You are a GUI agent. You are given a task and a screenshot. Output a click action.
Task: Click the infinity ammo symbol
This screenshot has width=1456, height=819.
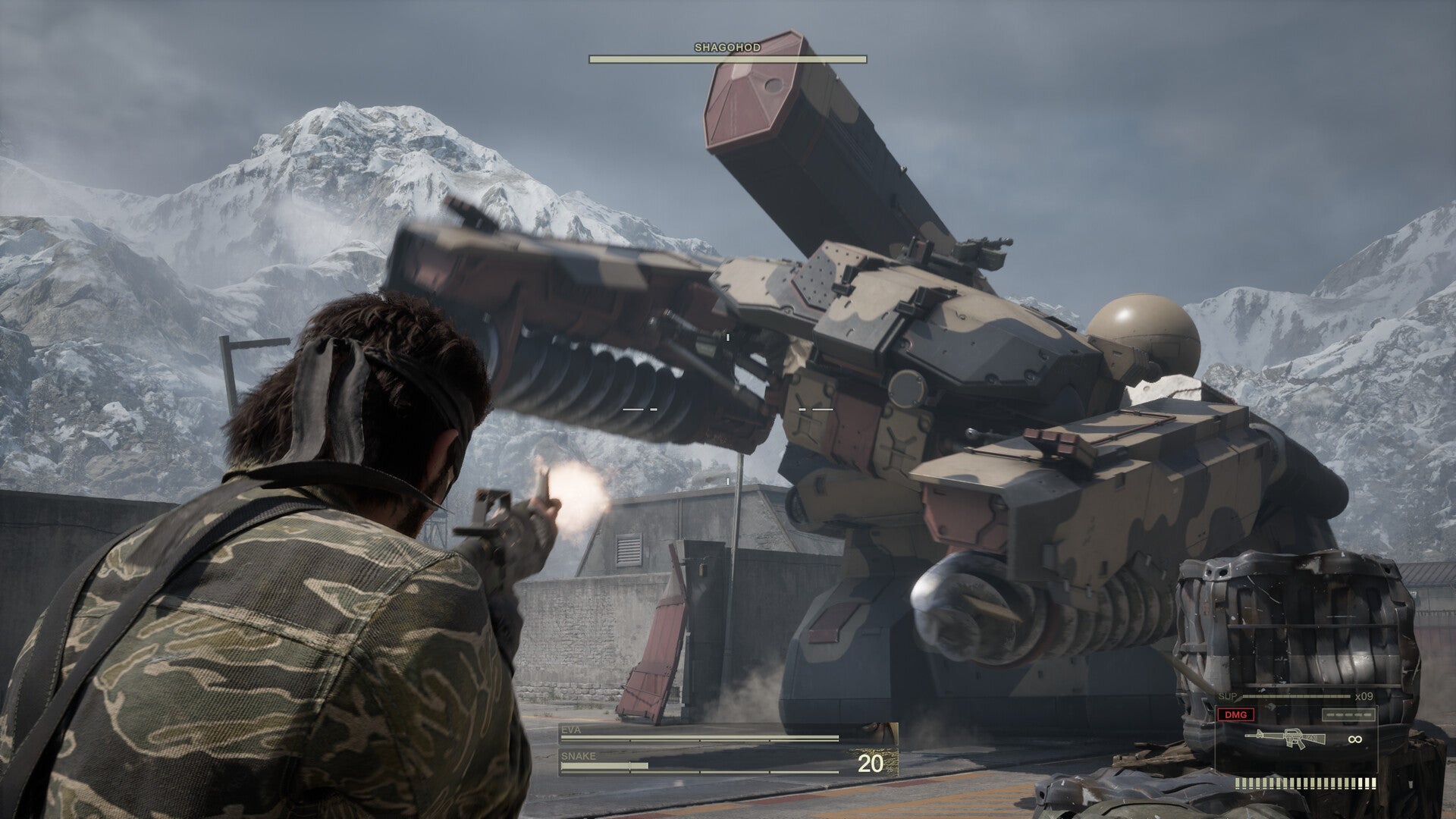[x=1354, y=739]
